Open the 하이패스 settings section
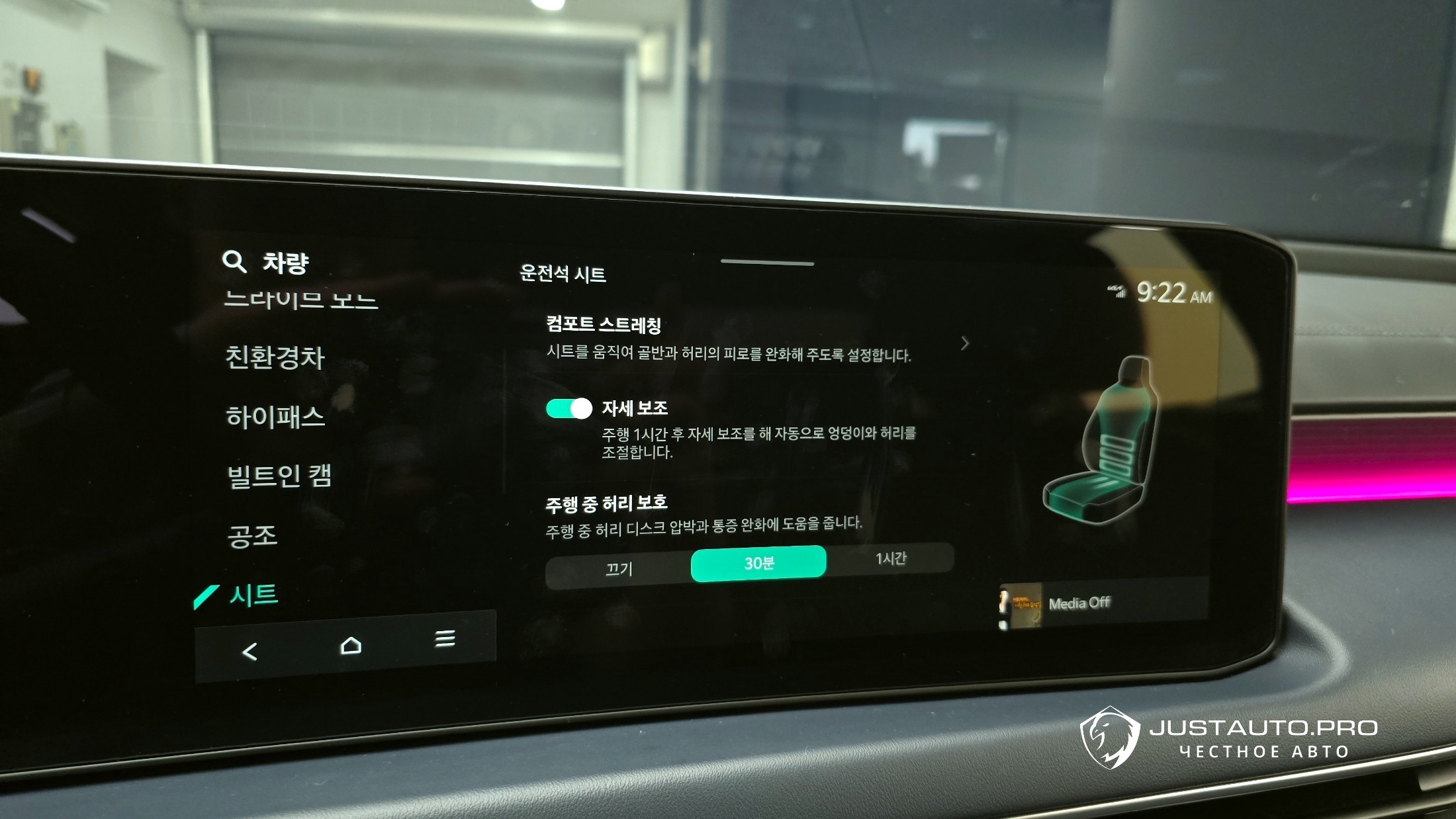 pos(275,417)
